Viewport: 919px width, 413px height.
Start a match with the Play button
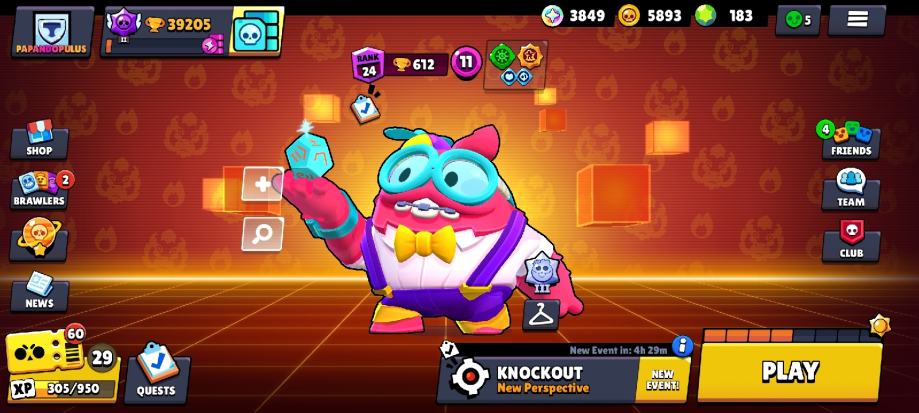pyautogui.click(x=790, y=371)
